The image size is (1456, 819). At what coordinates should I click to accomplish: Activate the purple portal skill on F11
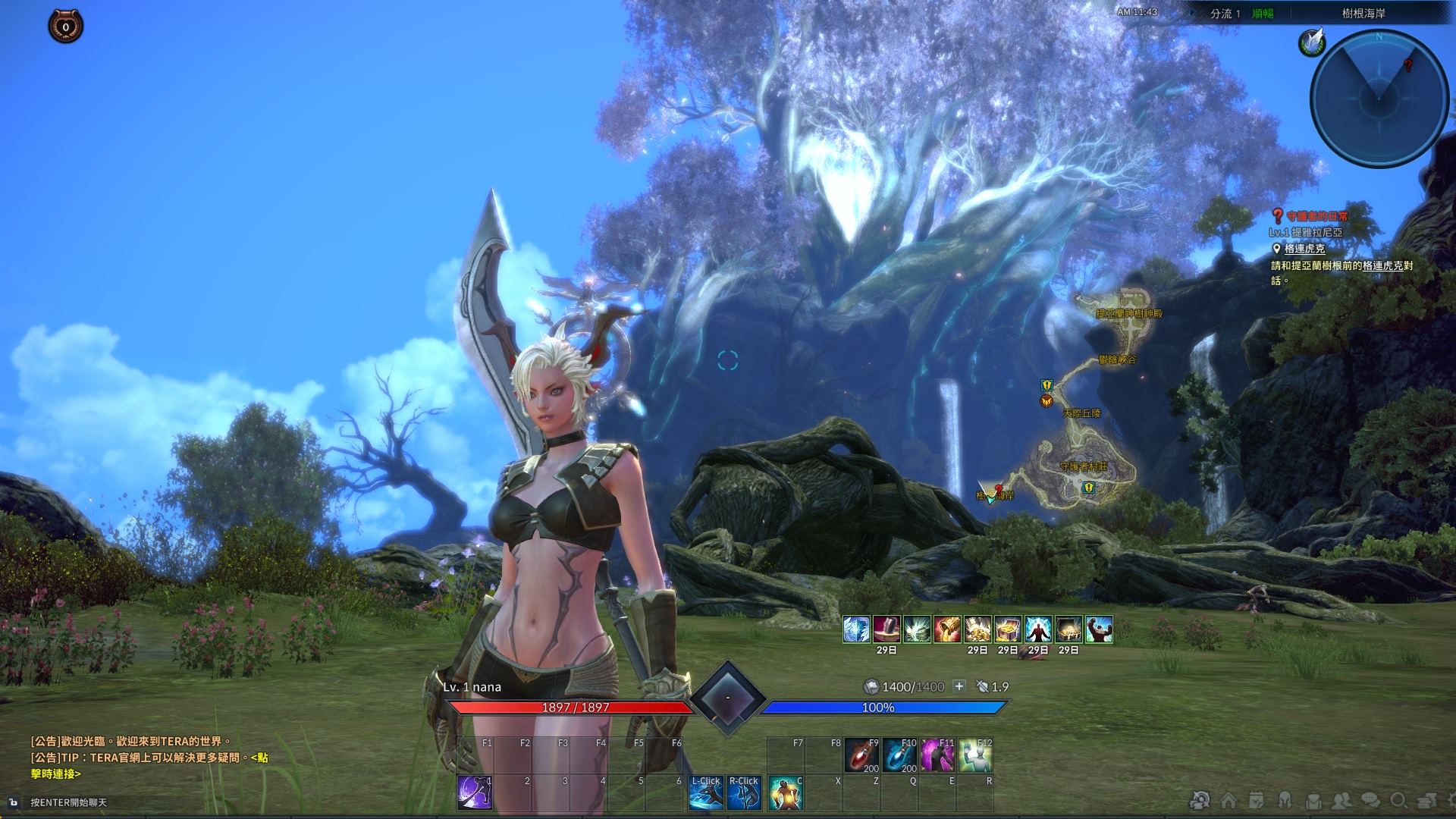[x=937, y=755]
